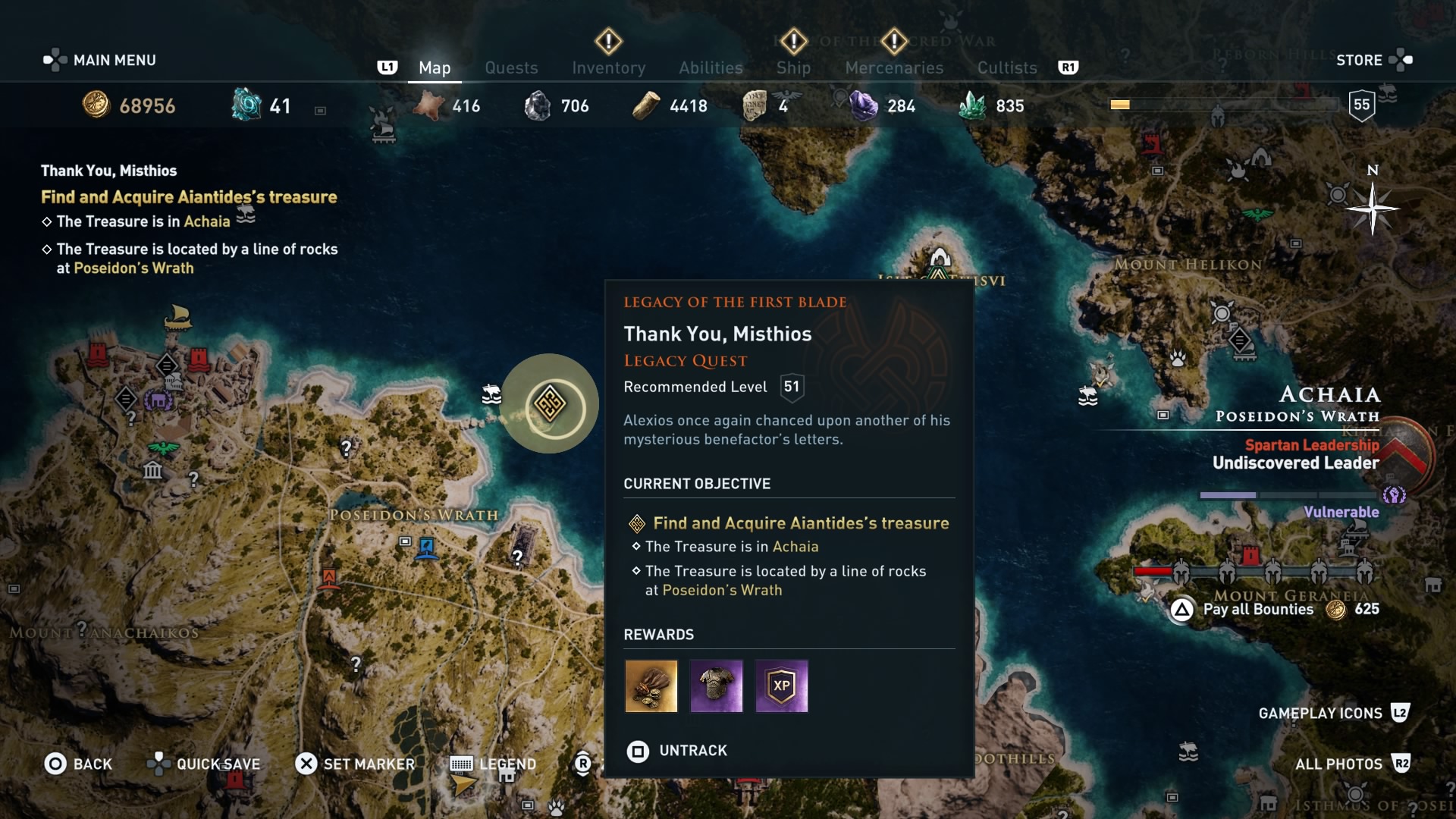Click the armor reward icon
The height and width of the screenshot is (819, 1456).
pos(716,686)
